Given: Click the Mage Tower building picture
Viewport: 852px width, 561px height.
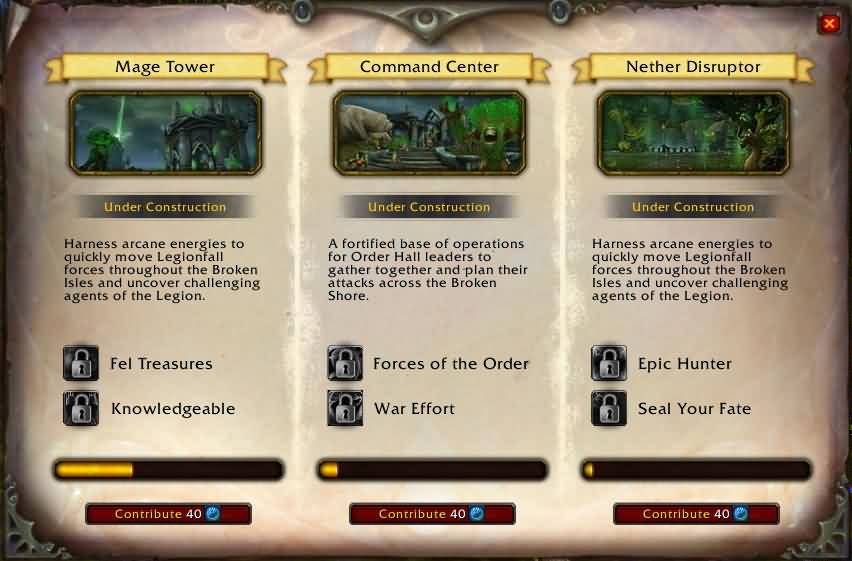Looking at the screenshot, I should [165, 132].
